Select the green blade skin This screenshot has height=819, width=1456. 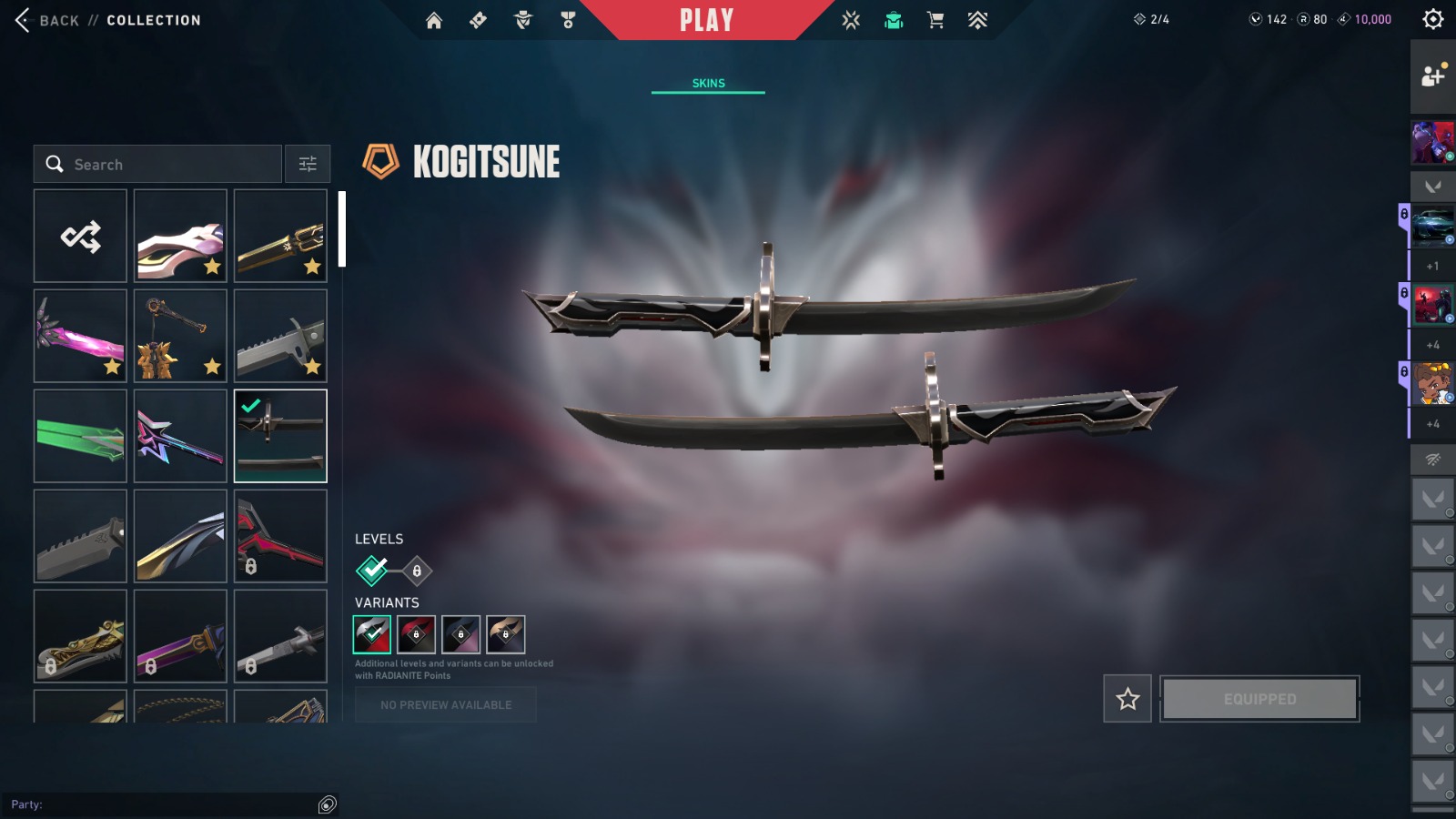(x=80, y=436)
